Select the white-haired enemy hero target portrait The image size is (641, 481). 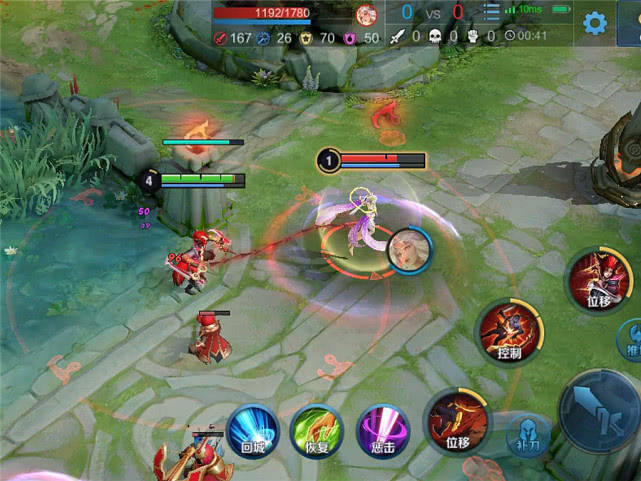coord(409,250)
